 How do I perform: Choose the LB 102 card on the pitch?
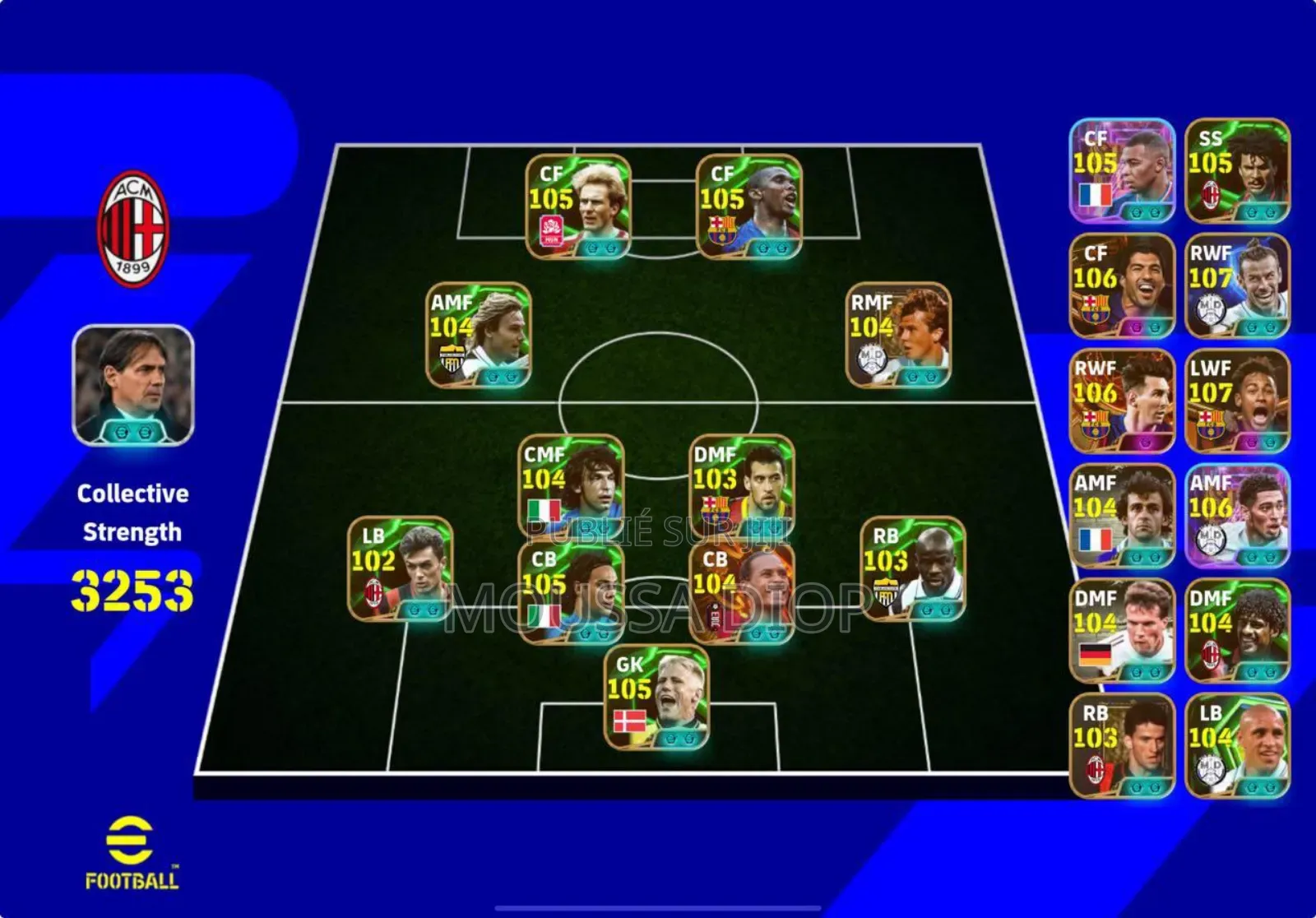click(400, 569)
